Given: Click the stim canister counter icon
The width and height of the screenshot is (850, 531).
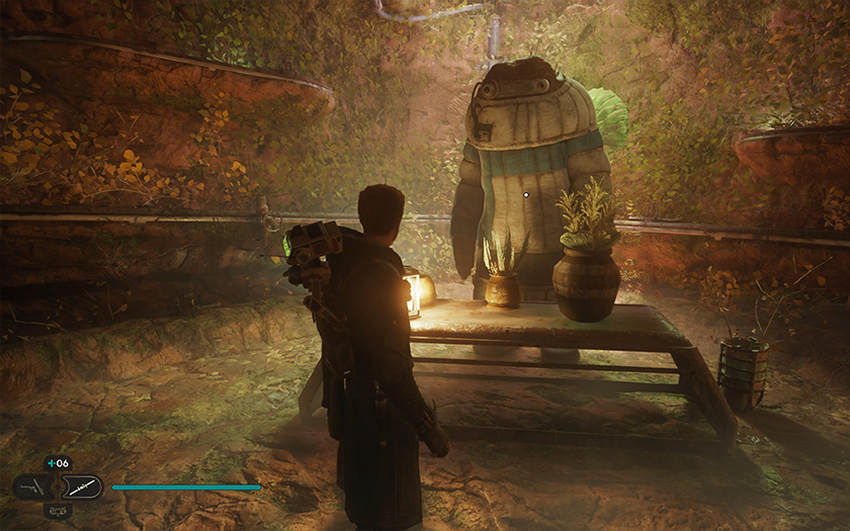Looking at the screenshot, I should click(57, 463).
